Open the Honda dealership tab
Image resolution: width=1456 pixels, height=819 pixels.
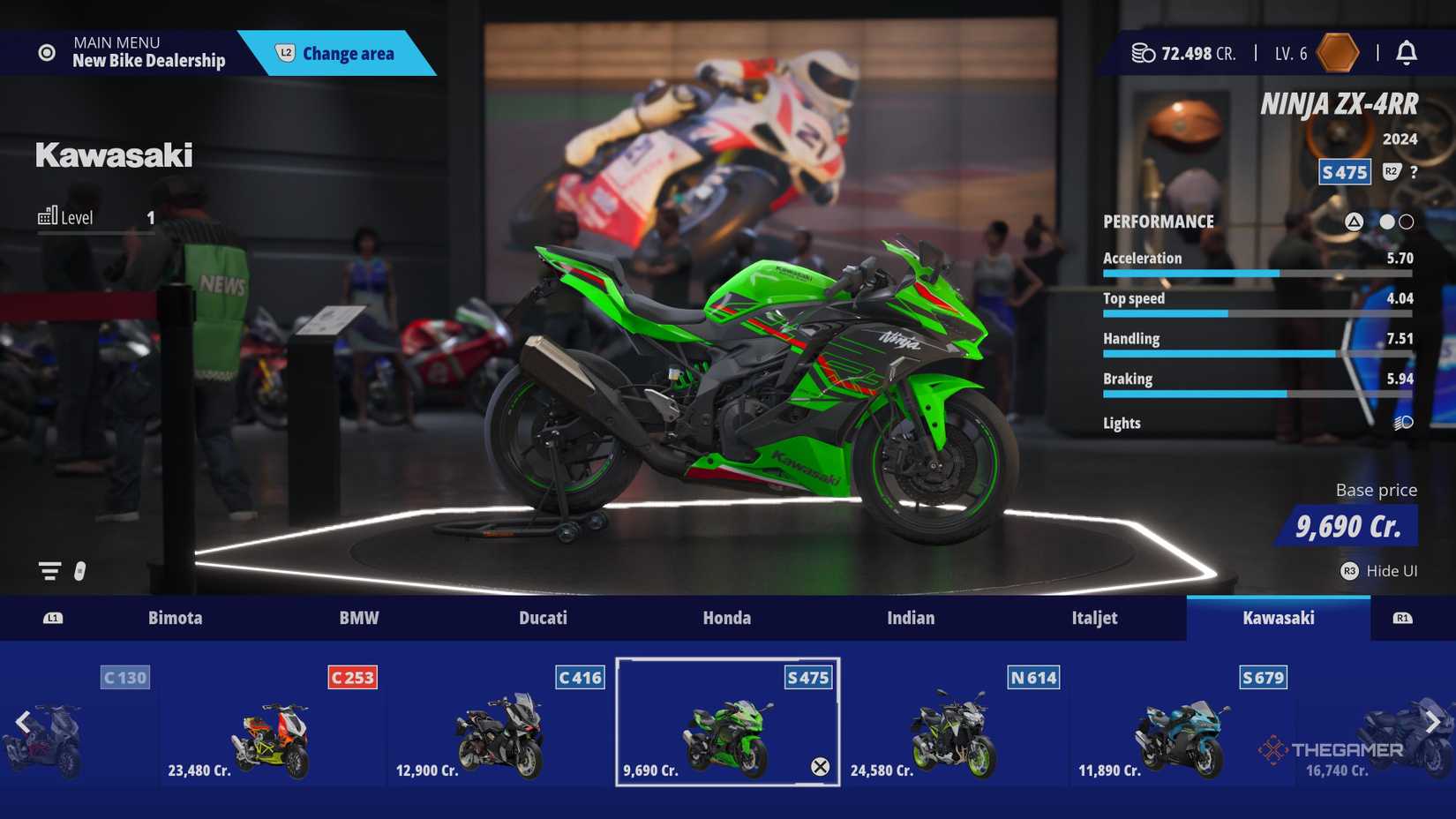tap(726, 618)
